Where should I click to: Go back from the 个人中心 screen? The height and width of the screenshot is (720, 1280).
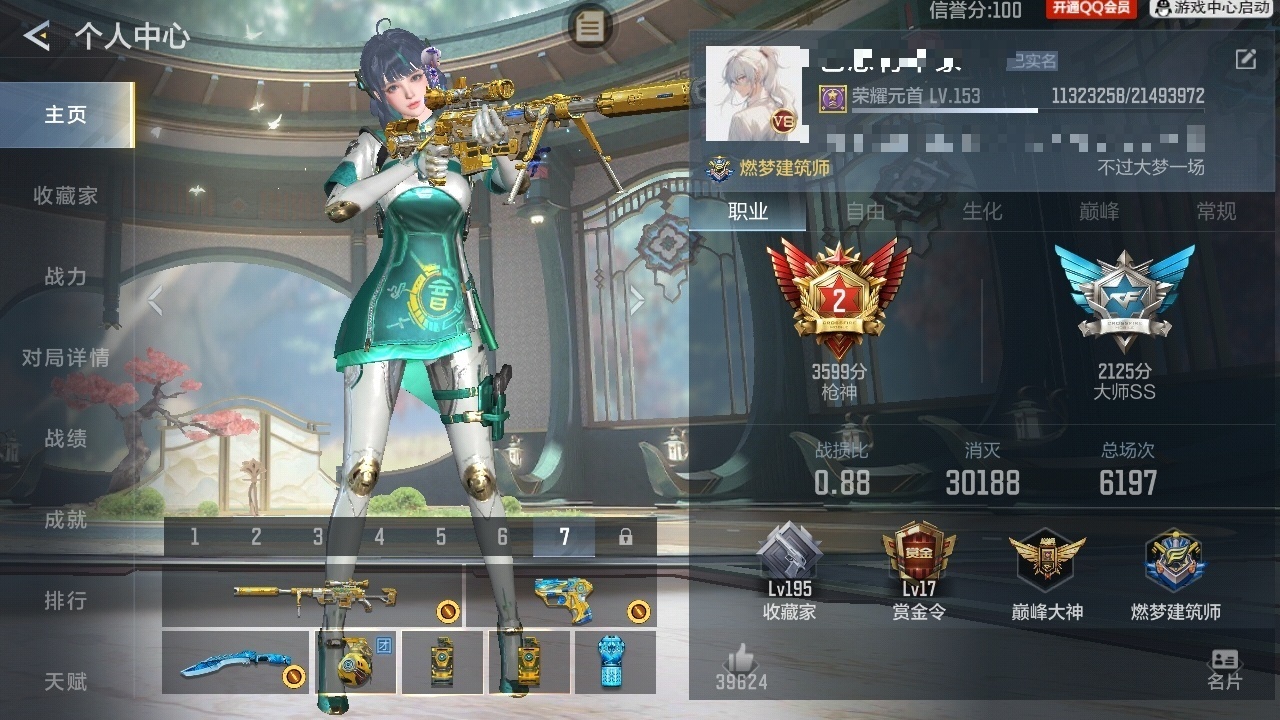(38, 37)
